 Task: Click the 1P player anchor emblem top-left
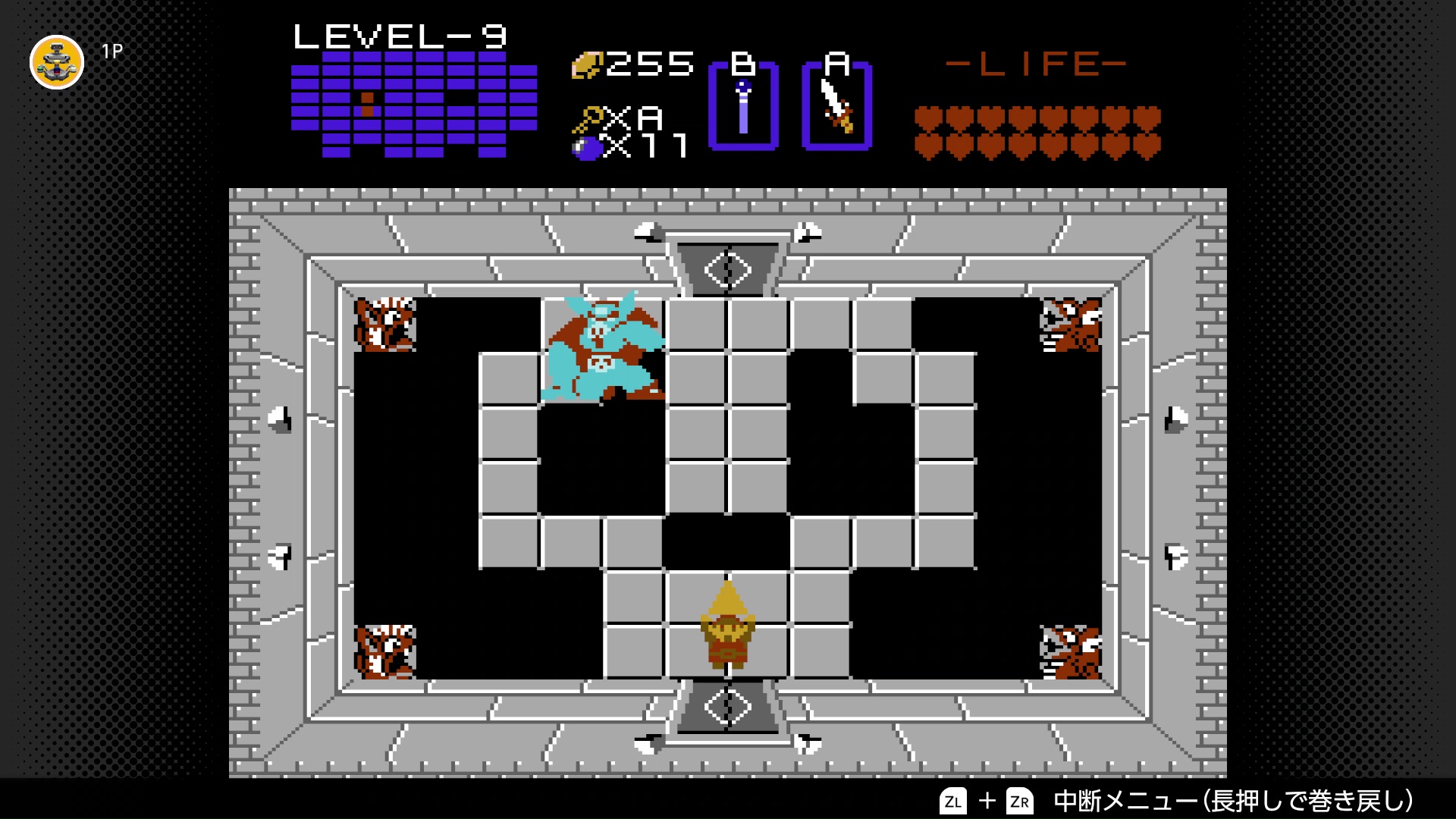[57, 63]
